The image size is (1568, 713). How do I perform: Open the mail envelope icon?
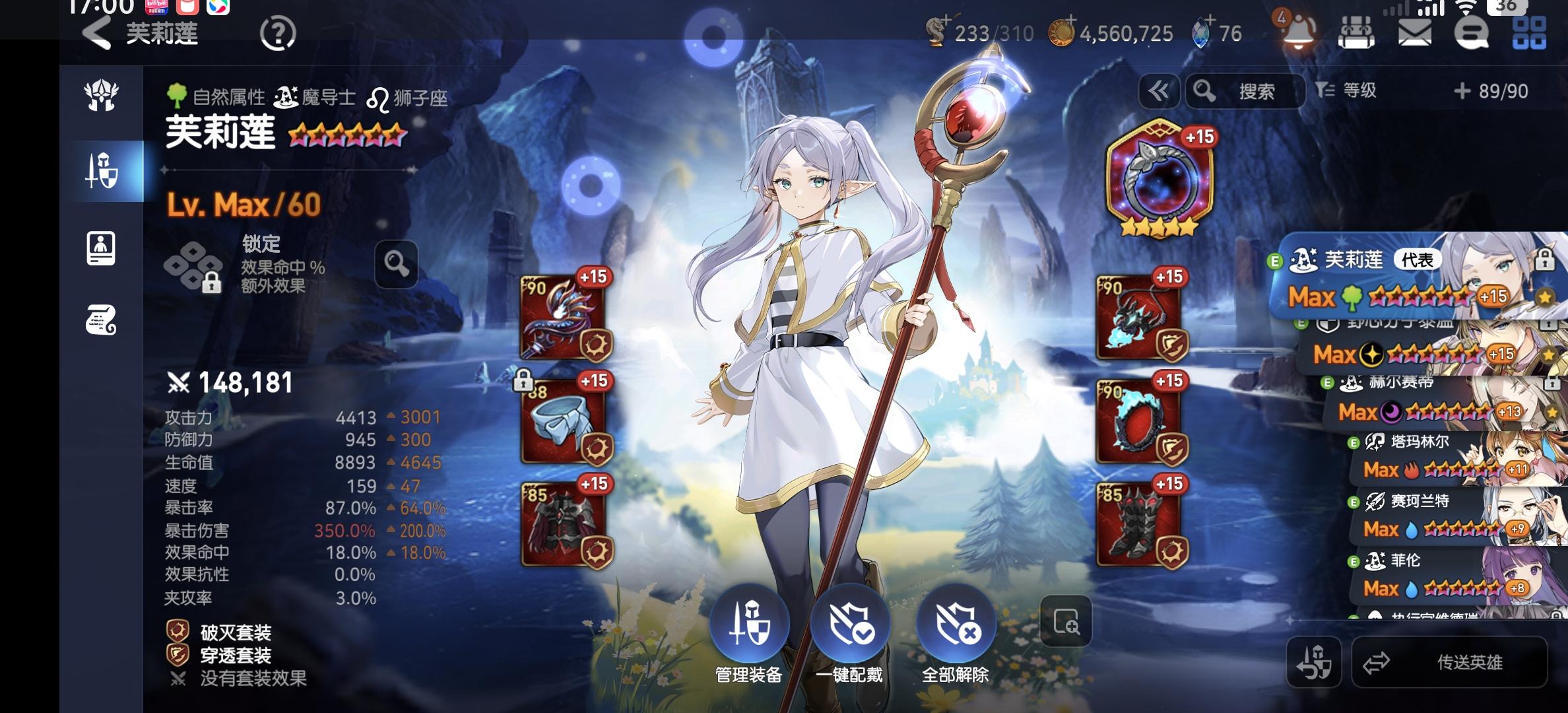(x=1414, y=33)
